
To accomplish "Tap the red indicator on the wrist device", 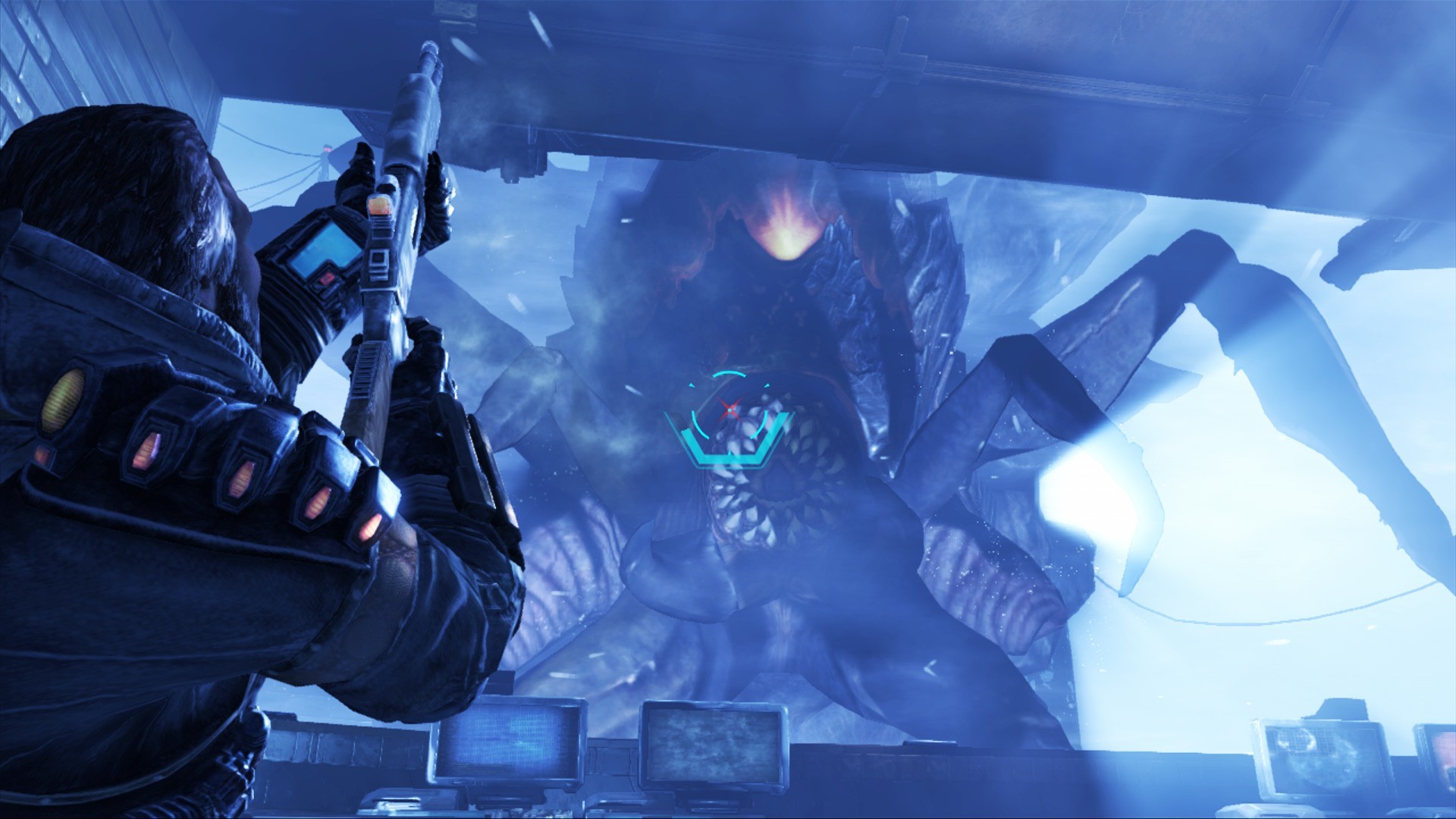I will (x=327, y=277).
